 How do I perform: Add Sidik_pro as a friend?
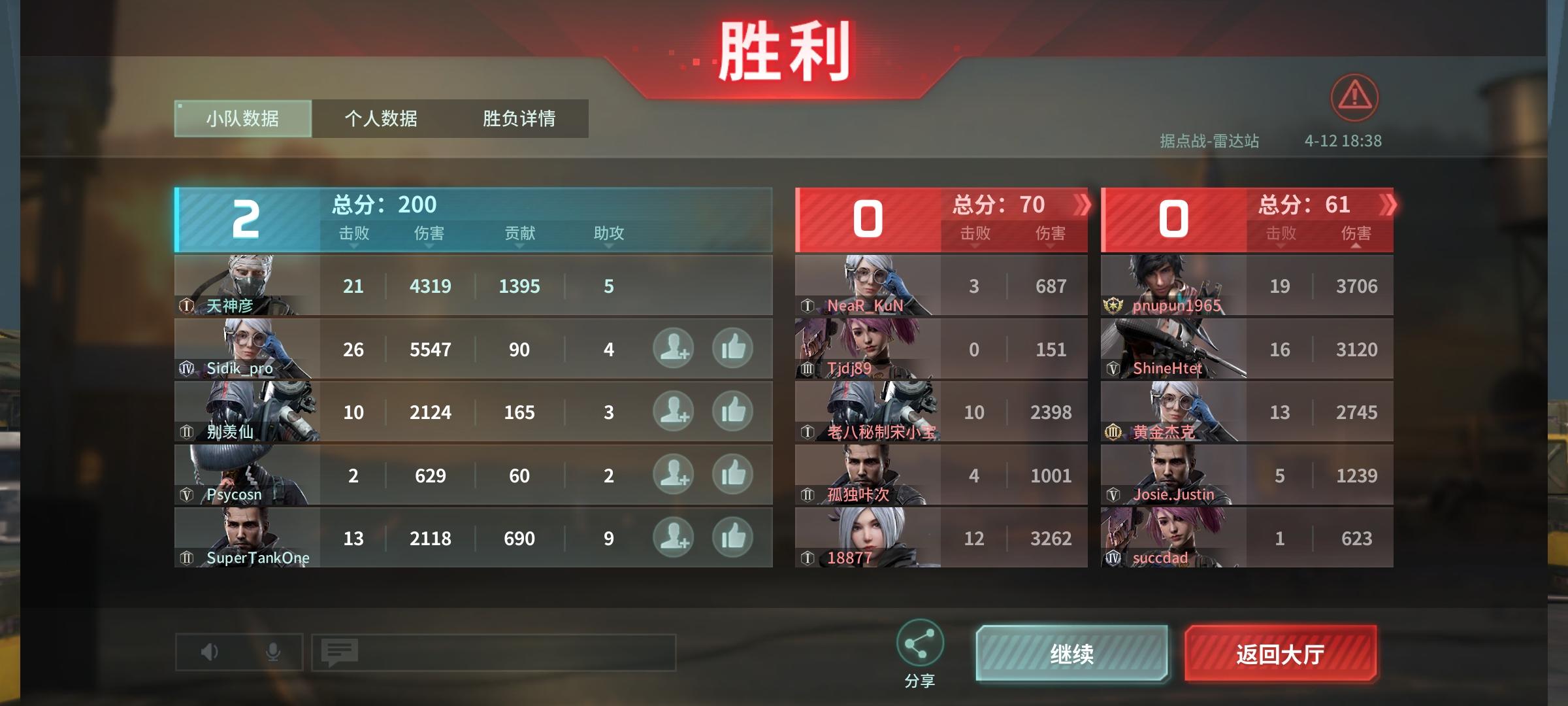(672, 348)
